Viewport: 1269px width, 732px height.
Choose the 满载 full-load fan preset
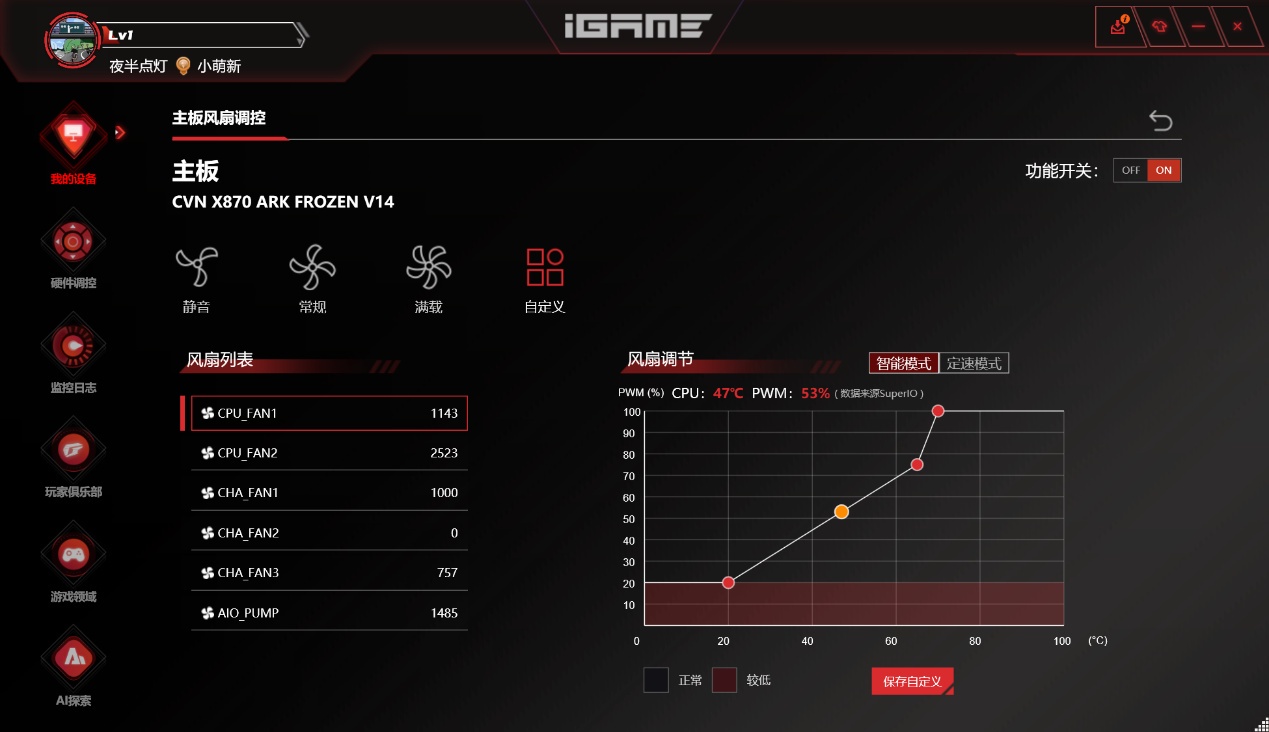tap(428, 279)
